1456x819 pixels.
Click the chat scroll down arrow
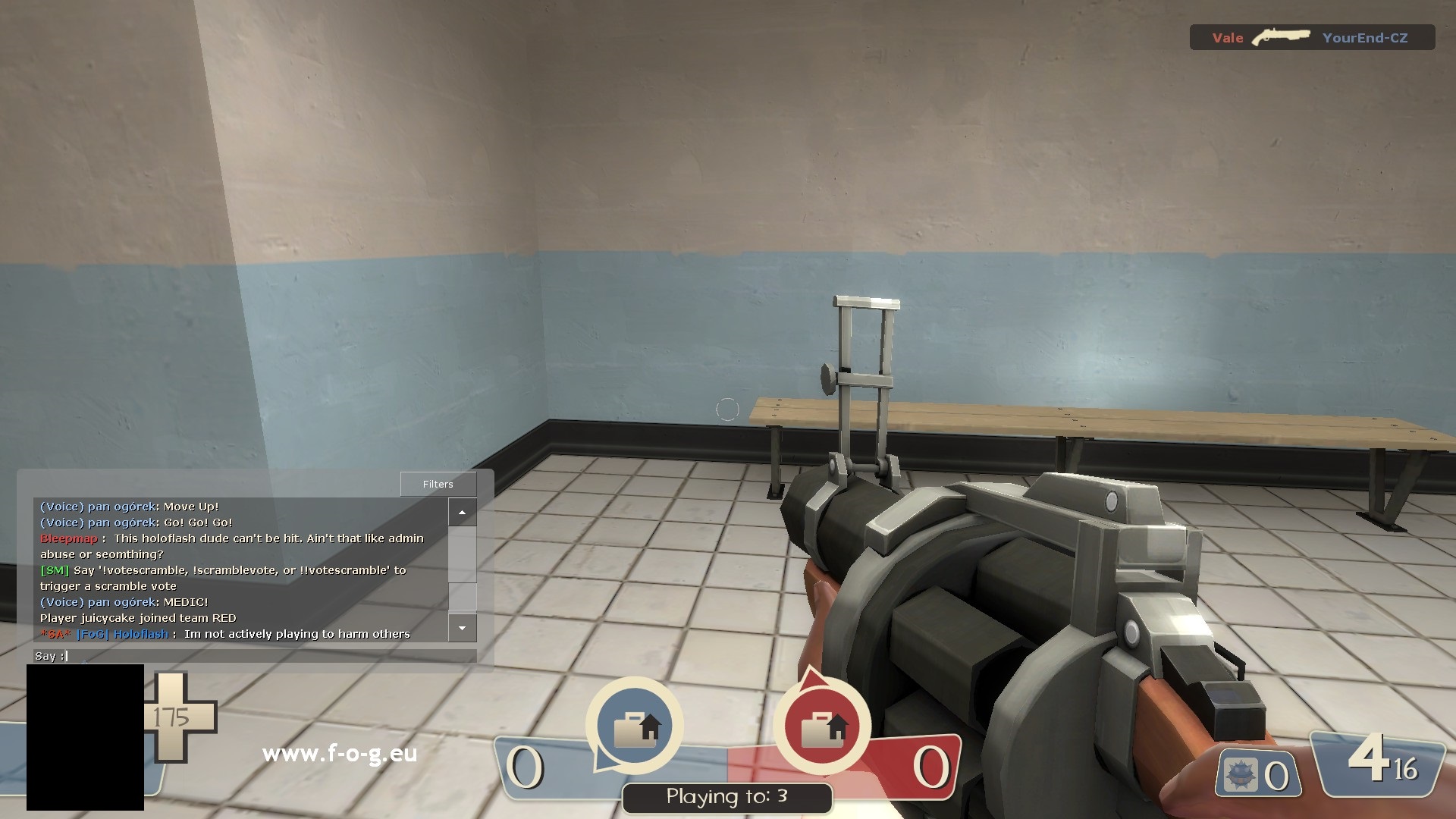(x=462, y=628)
